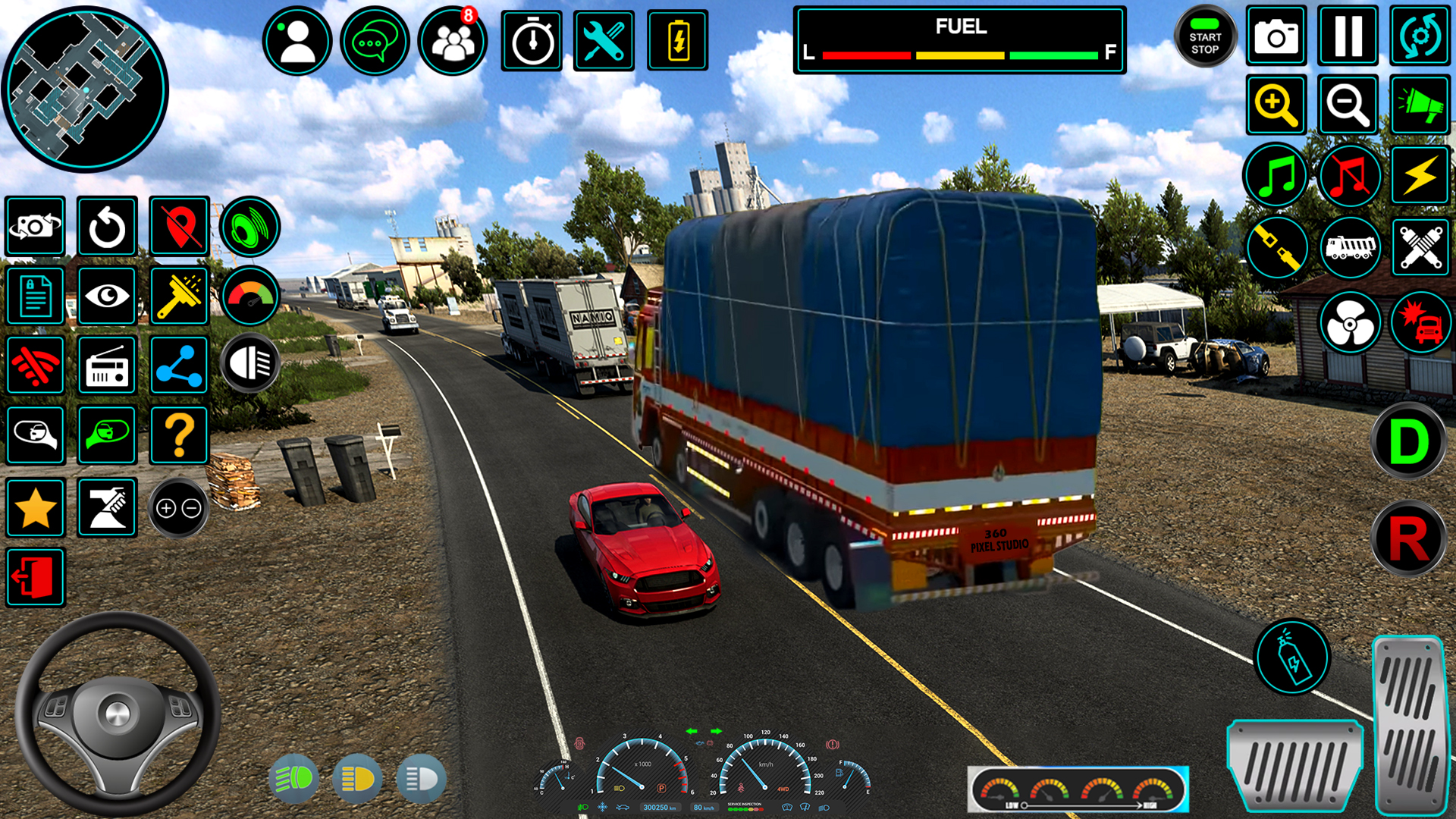Open the chat messages icon
The height and width of the screenshot is (819, 1456).
375,41
